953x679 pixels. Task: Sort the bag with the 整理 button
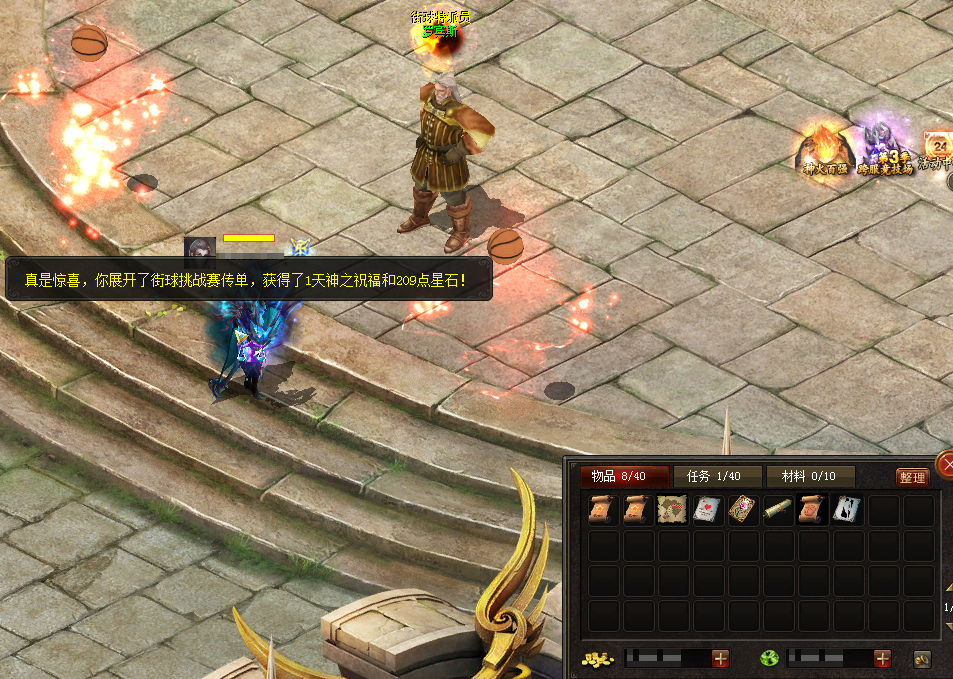912,478
